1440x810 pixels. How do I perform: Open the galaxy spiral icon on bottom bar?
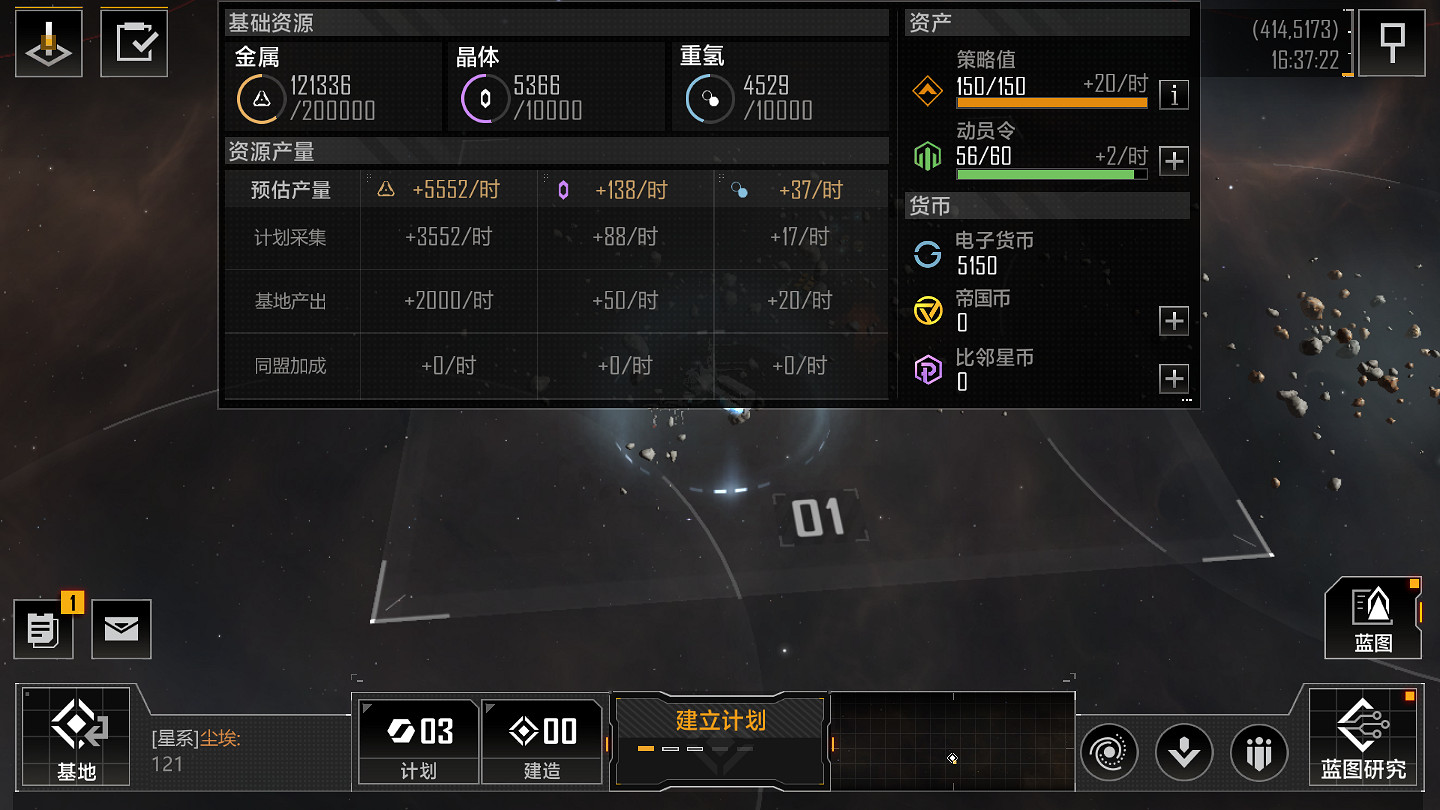click(x=1109, y=752)
